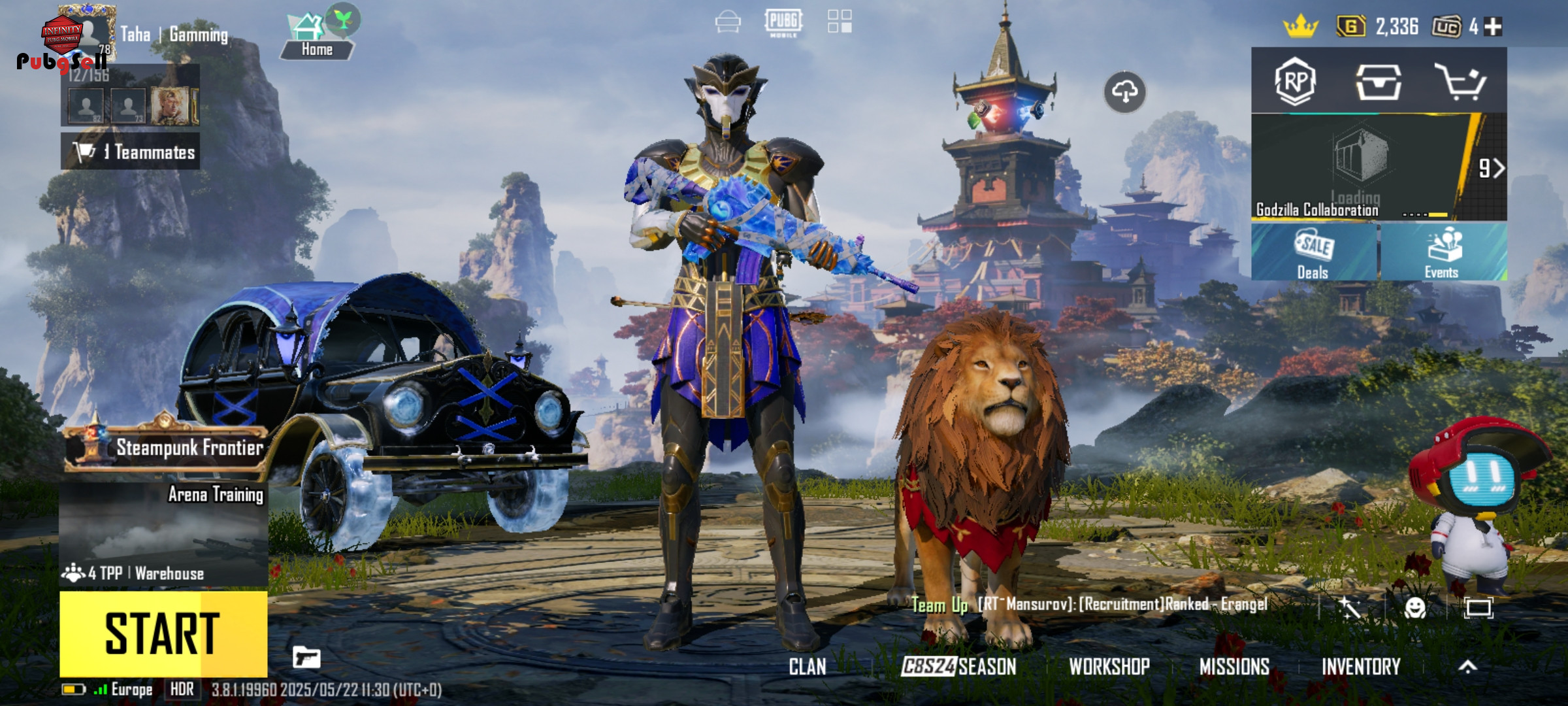
Task: Go to the Home base
Action: [317, 38]
